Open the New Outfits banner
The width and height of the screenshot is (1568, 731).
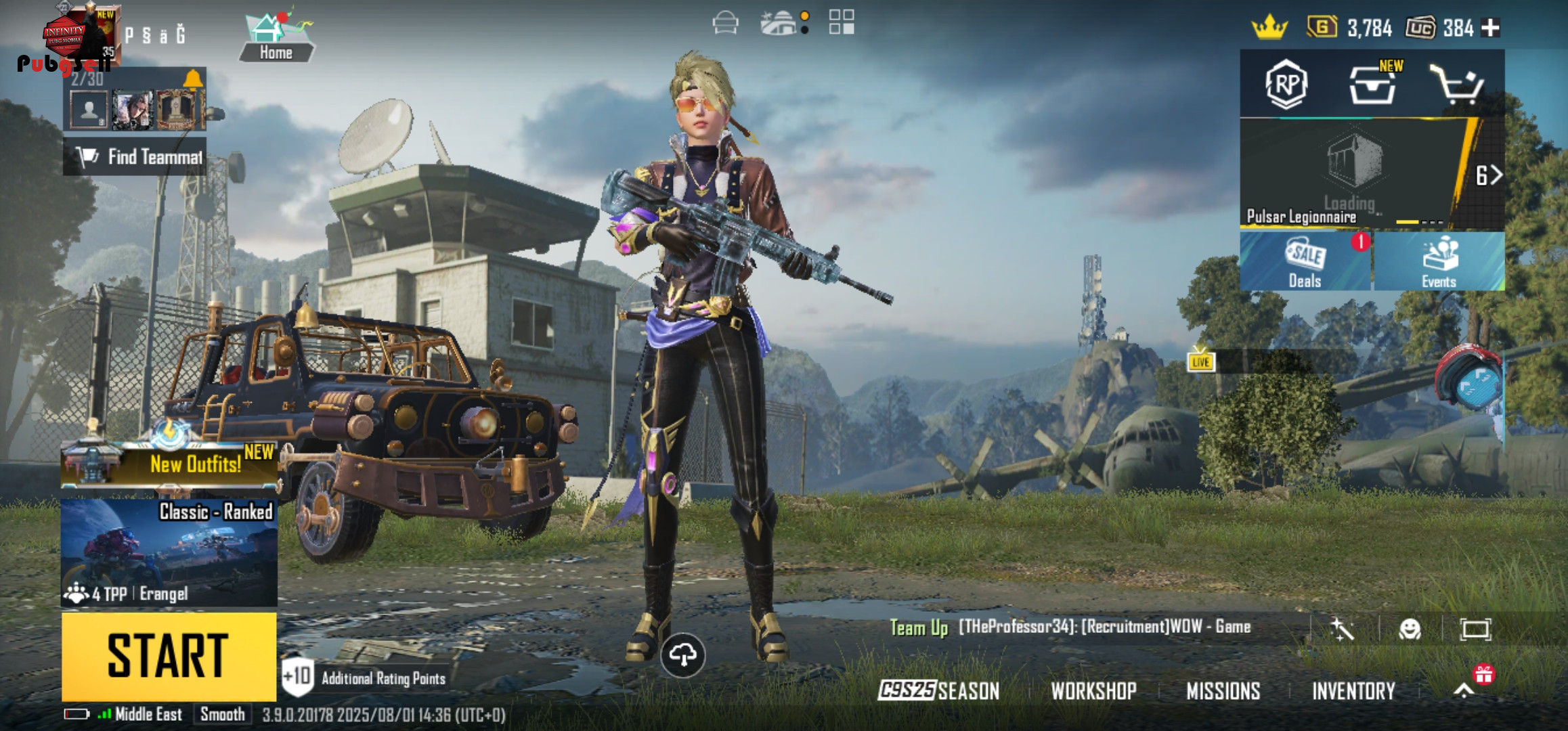click(169, 464)
